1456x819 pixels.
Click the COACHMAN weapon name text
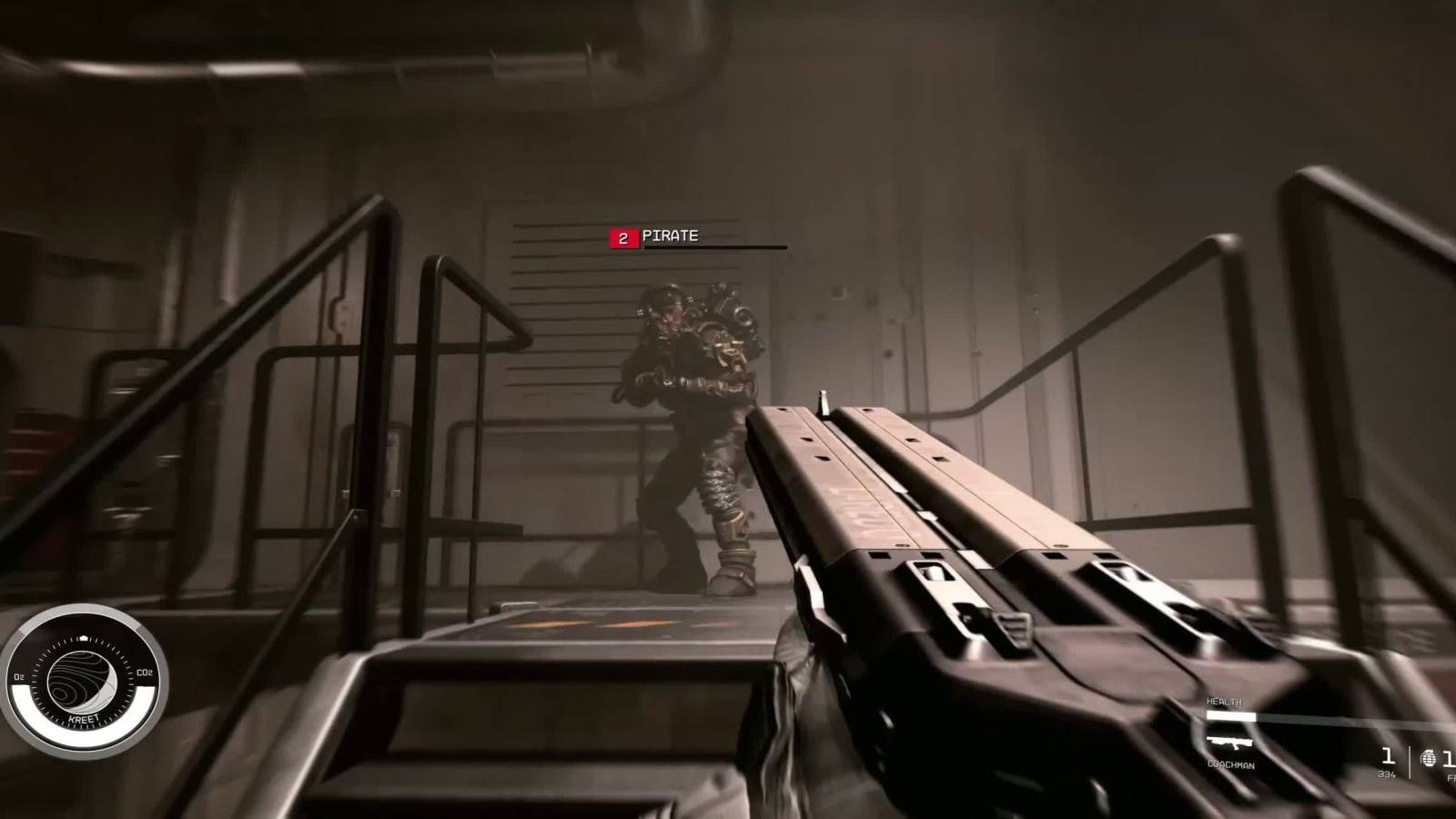pos(1231,765)
